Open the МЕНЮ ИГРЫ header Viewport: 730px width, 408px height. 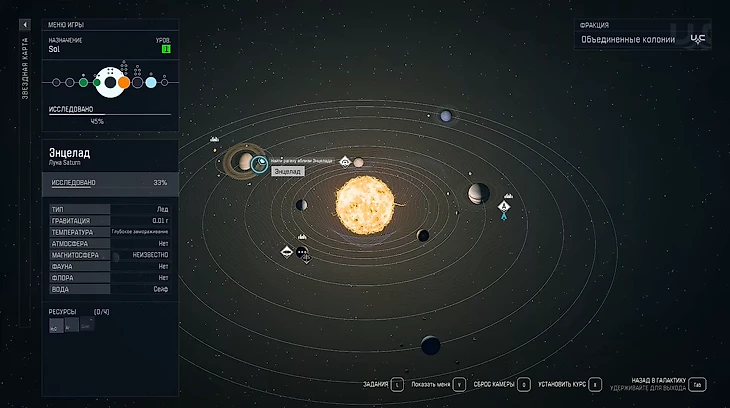click(66, 24)
